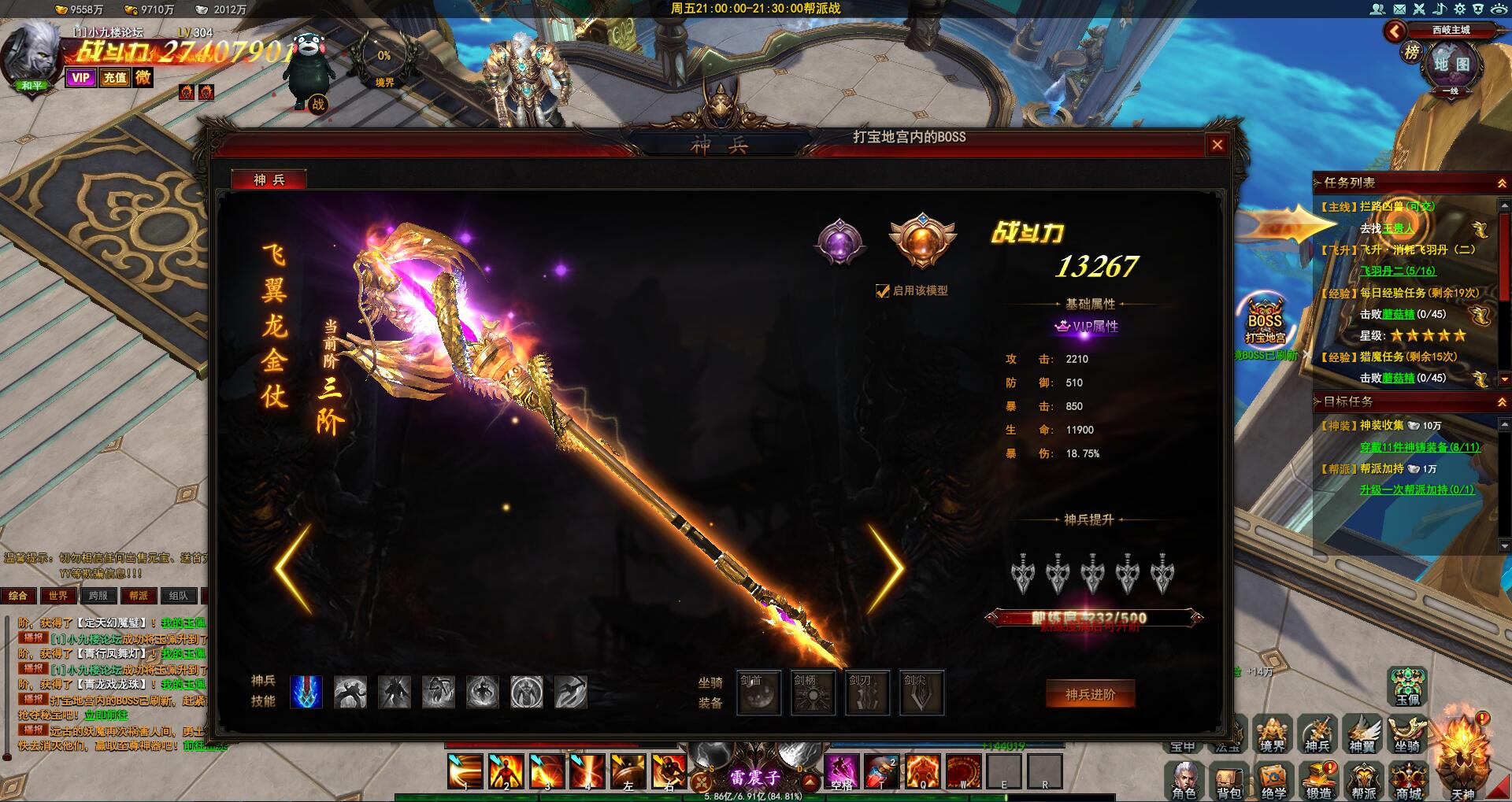This screenshot has width=1512, height=802.
Task: Open the 地图 map button
Action: pyautogui.click(x=1451, y=65)
